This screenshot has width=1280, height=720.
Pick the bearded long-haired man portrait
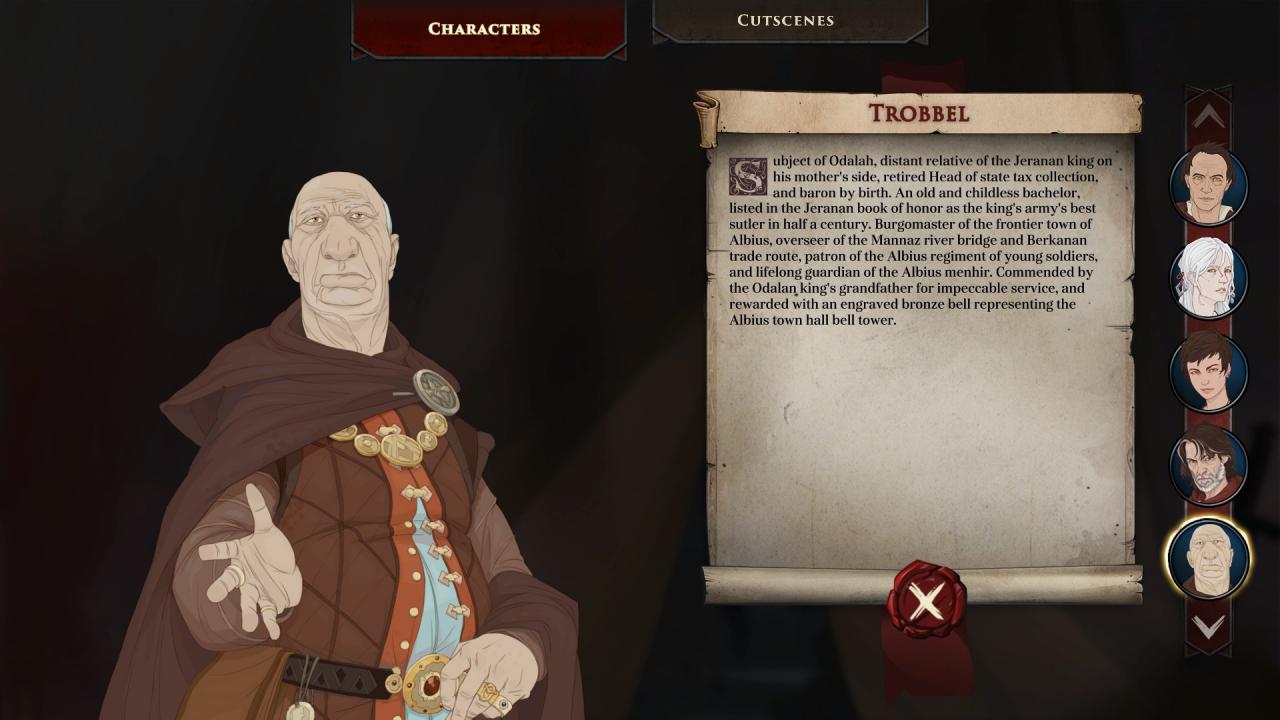[x=1209, y=464]
